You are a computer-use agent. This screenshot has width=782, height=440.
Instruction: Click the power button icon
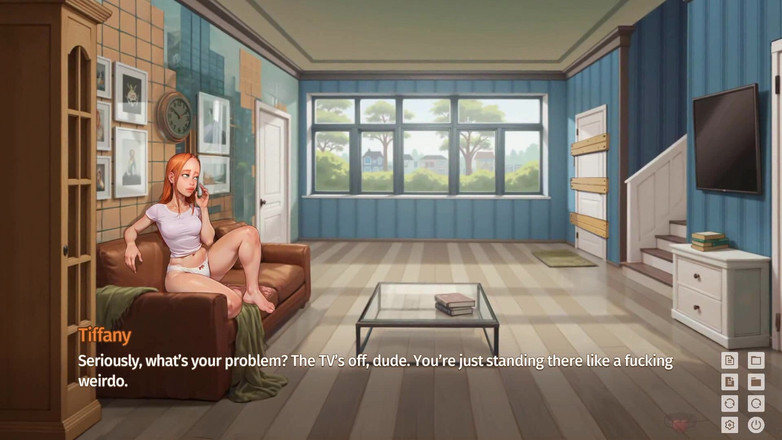click(x=756, y=425)
